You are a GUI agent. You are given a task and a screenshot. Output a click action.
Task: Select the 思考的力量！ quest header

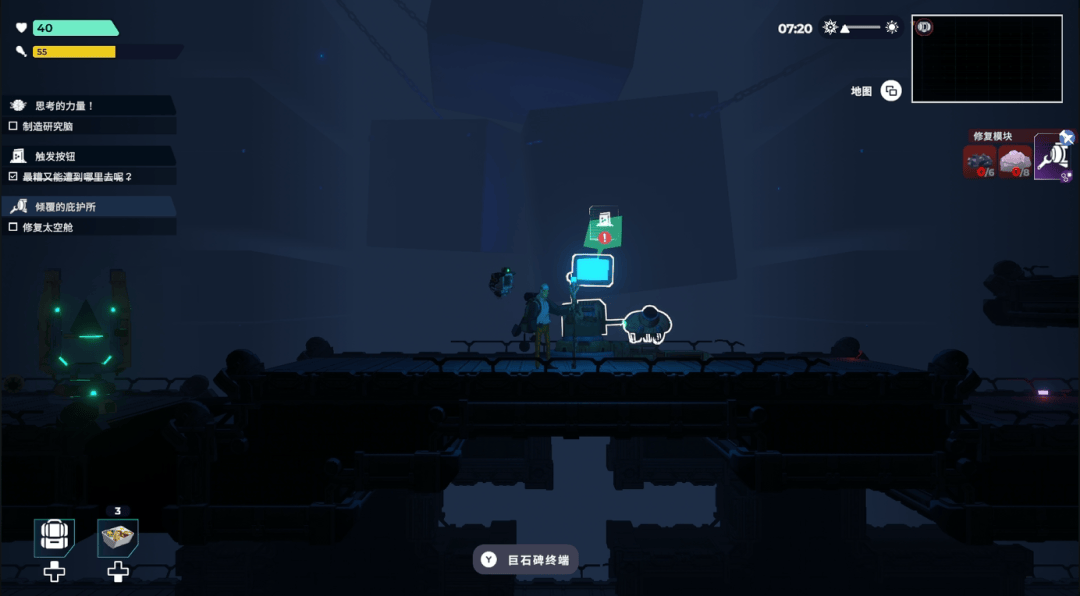pos(88,106)
